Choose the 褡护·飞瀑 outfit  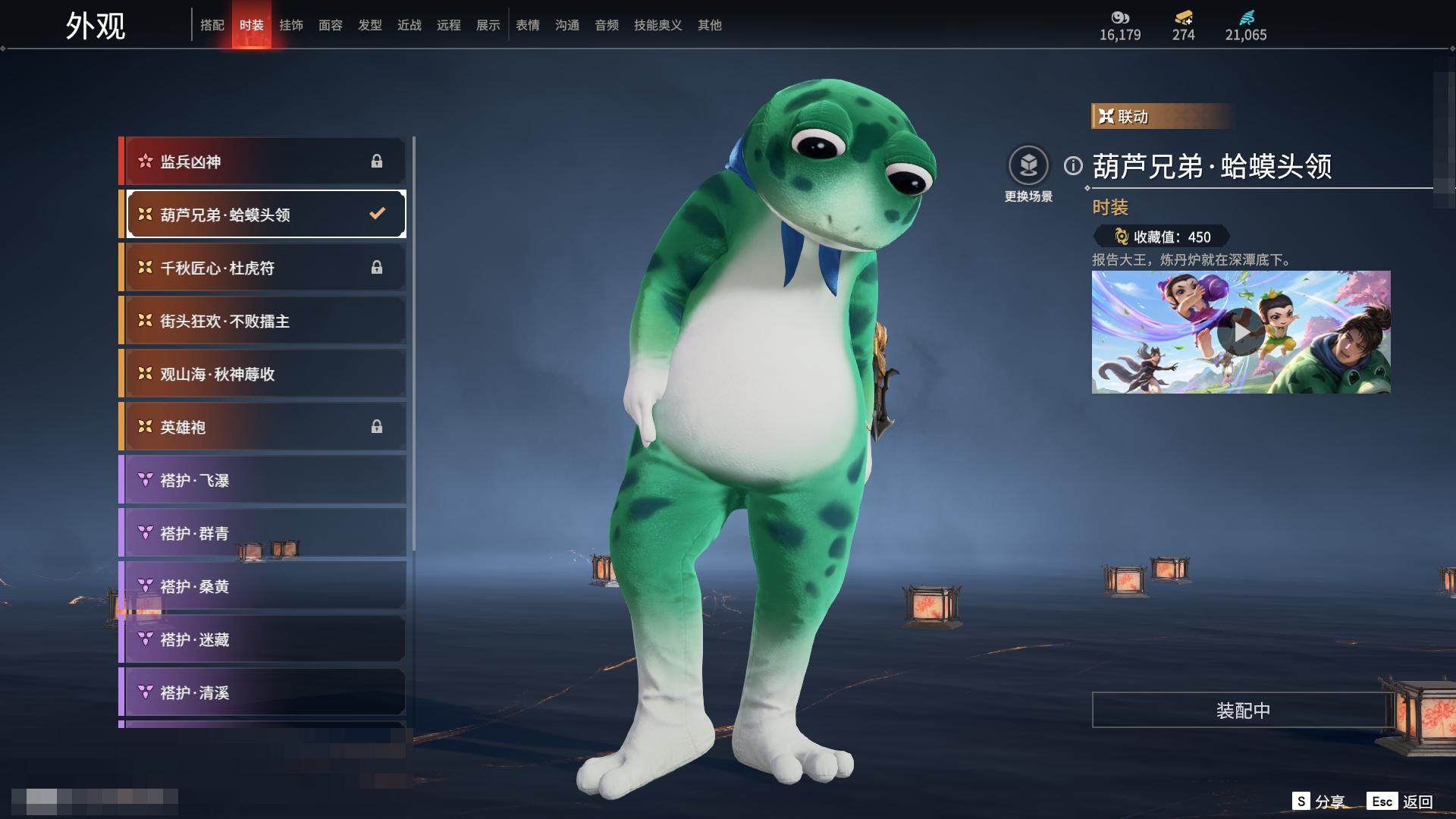[x=263, y=480]
